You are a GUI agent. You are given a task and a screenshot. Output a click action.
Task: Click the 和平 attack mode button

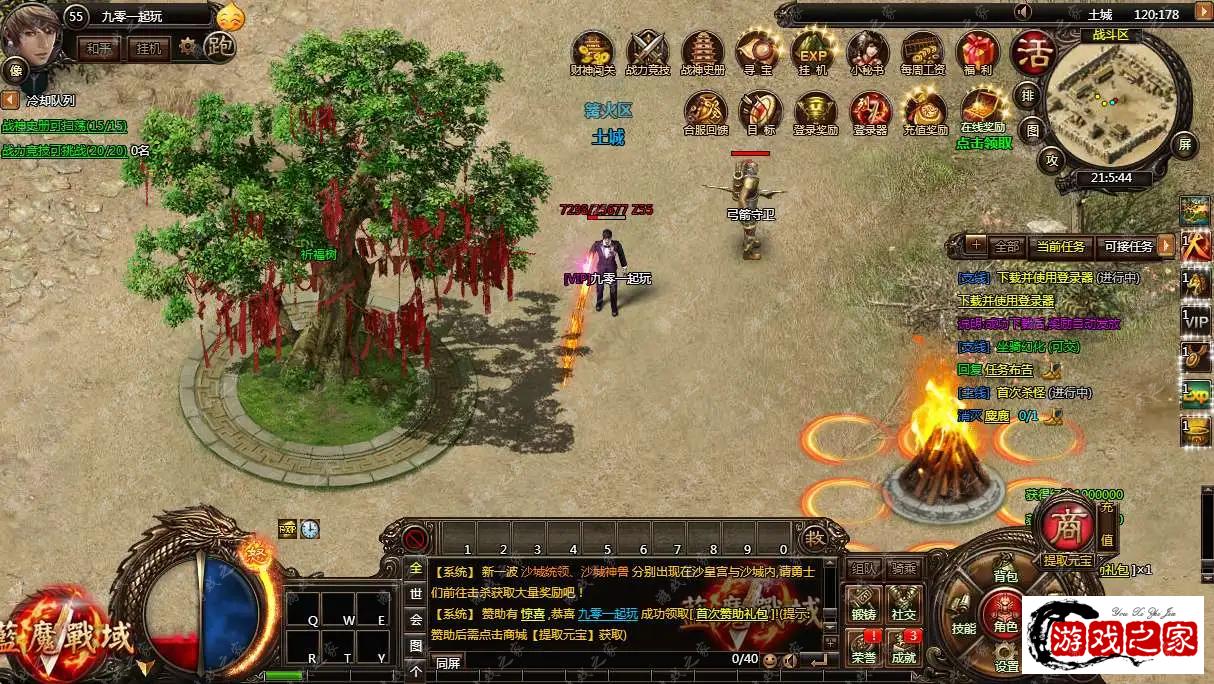[x=99, y=47]
